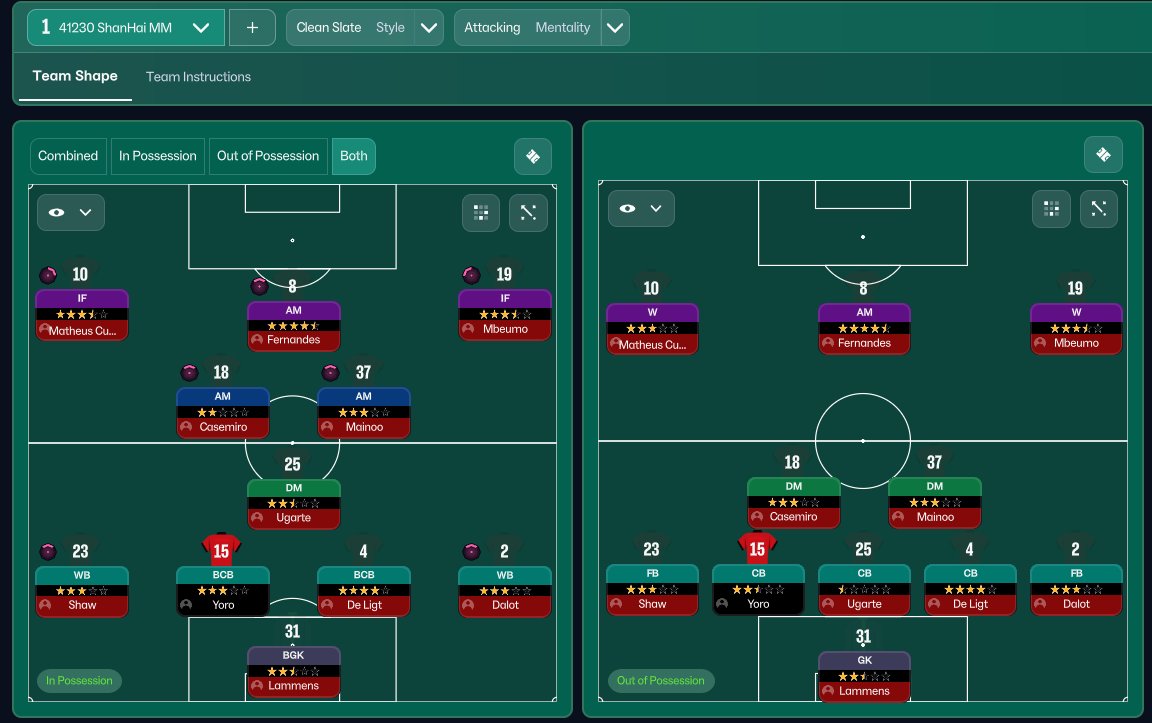Viewport: 1152px width, 723px height.
Task: Add a new tactic with plus button
Action: (x=252, y=28)
